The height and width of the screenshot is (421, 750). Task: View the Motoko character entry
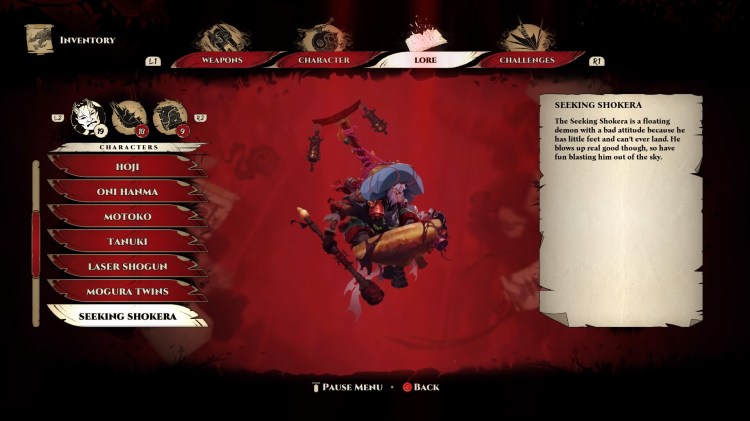[127, 216]
